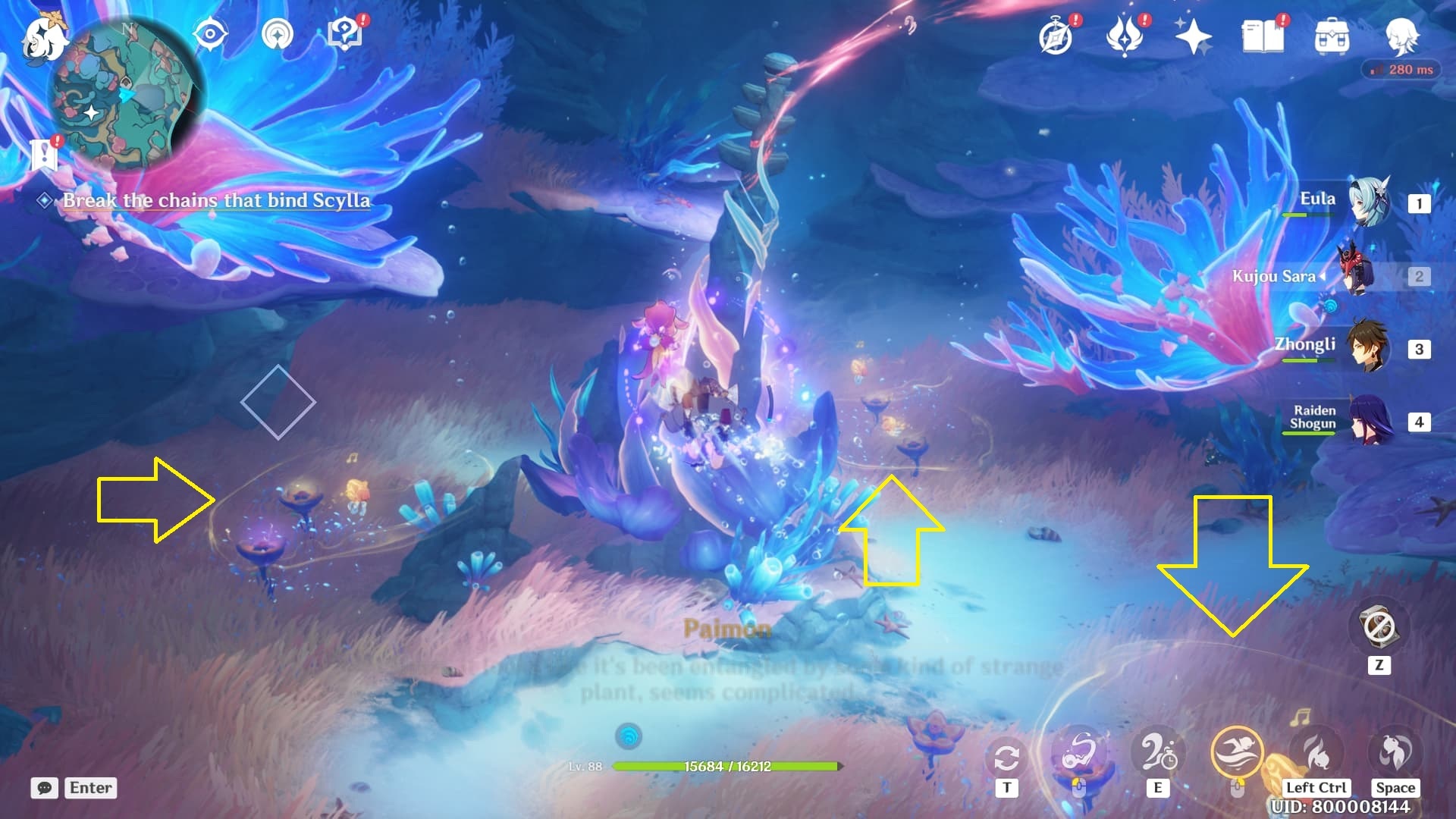Viewport: 1456px width, 819px height.
Task: Switch to party member Raiden Shogun
Action: tap(1371, 422)
